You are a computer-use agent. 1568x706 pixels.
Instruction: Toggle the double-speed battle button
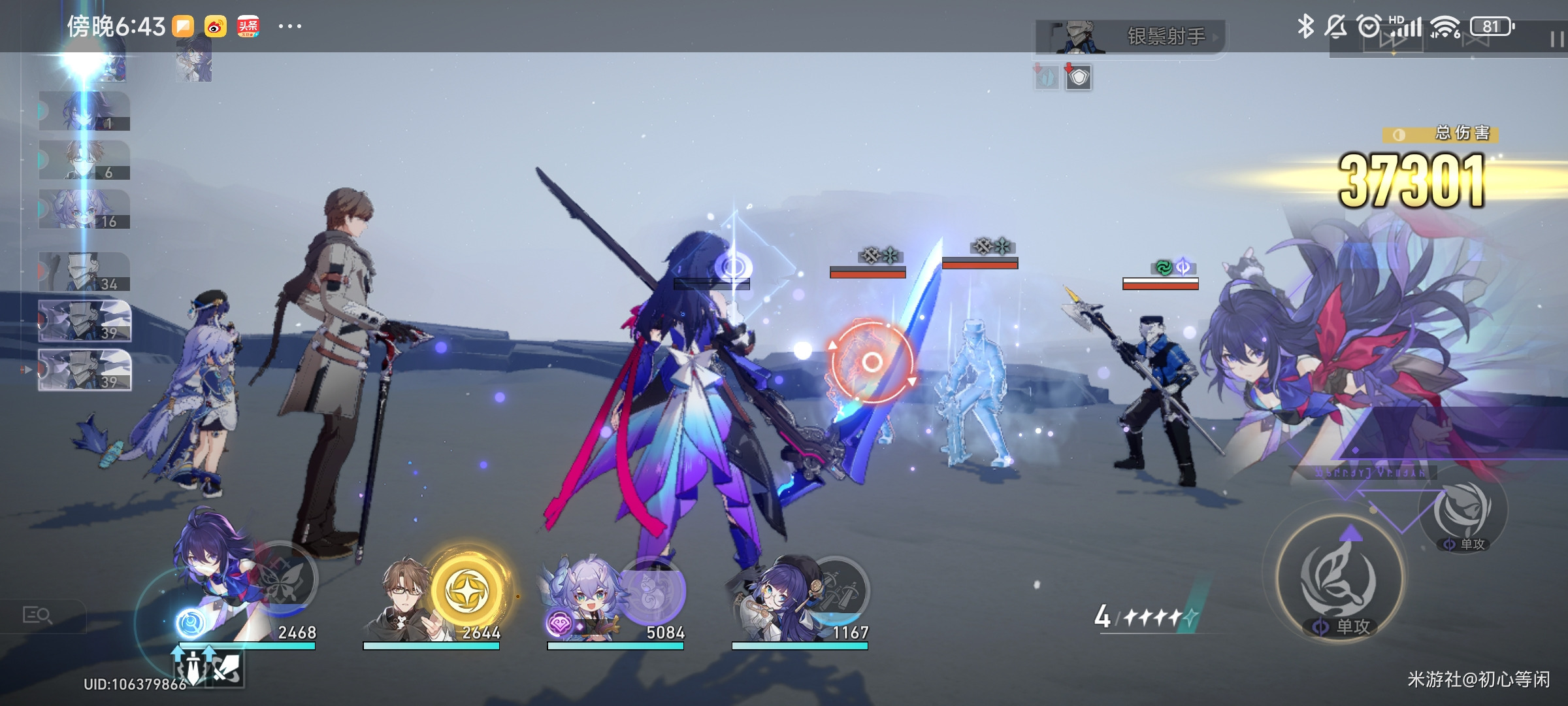[1392, 39]
